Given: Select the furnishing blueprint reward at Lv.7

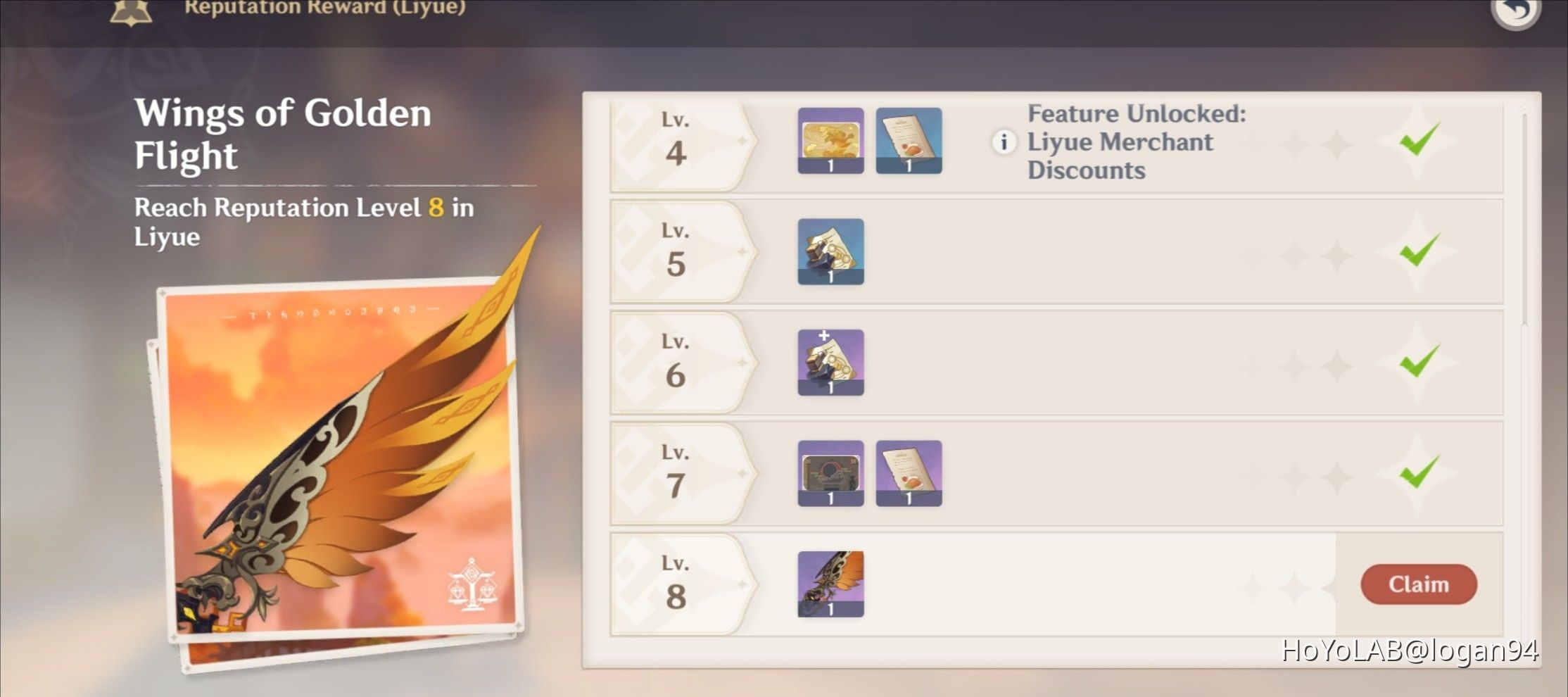Looking at the screenshot, I should (x=830, y=473).
